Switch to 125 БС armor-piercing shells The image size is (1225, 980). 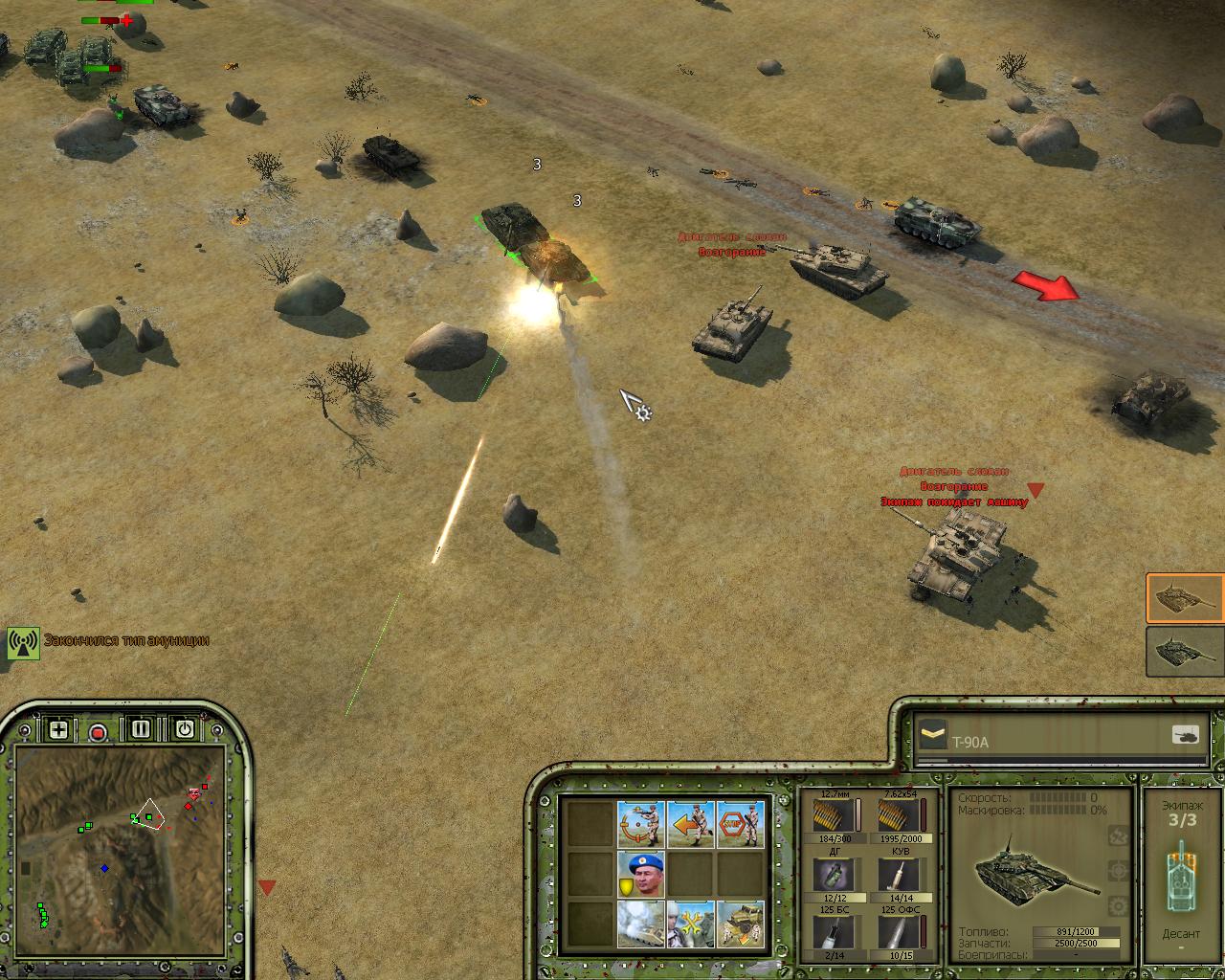(x=830, y=932)
